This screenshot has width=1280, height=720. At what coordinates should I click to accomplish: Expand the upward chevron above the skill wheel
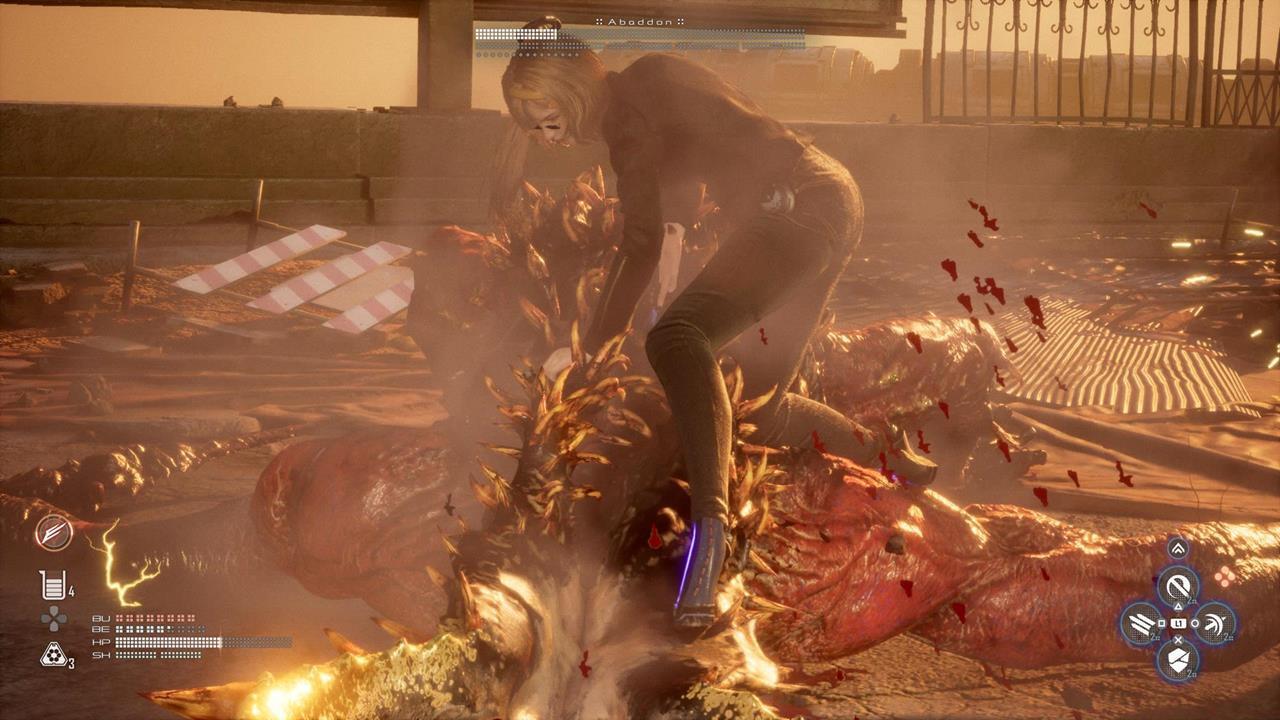pos(1177,549)
